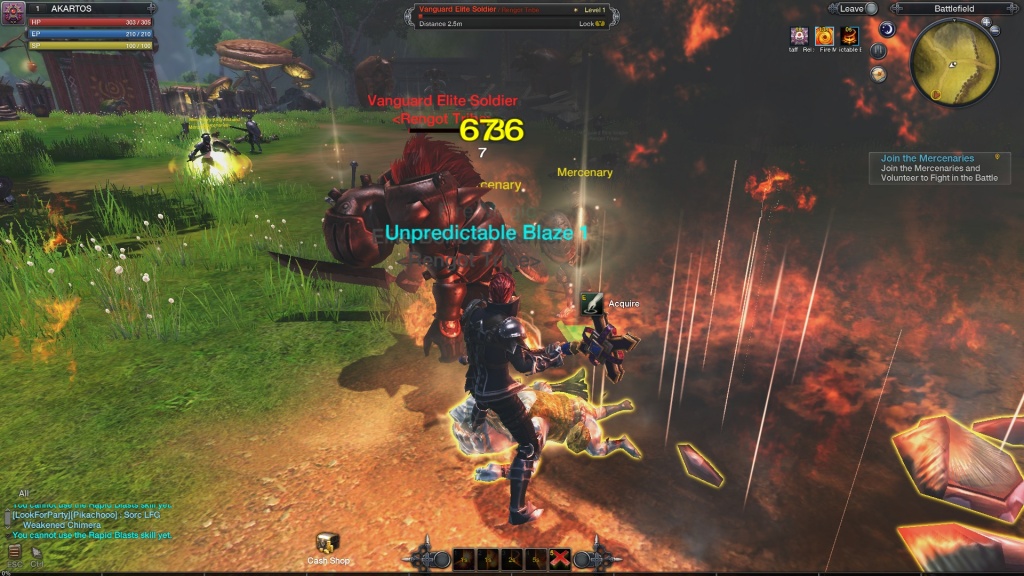This screenshot has height=576, width=1024.
Task: Select the Vanguard Elite Soldier target frame
Action: point(512,15)
